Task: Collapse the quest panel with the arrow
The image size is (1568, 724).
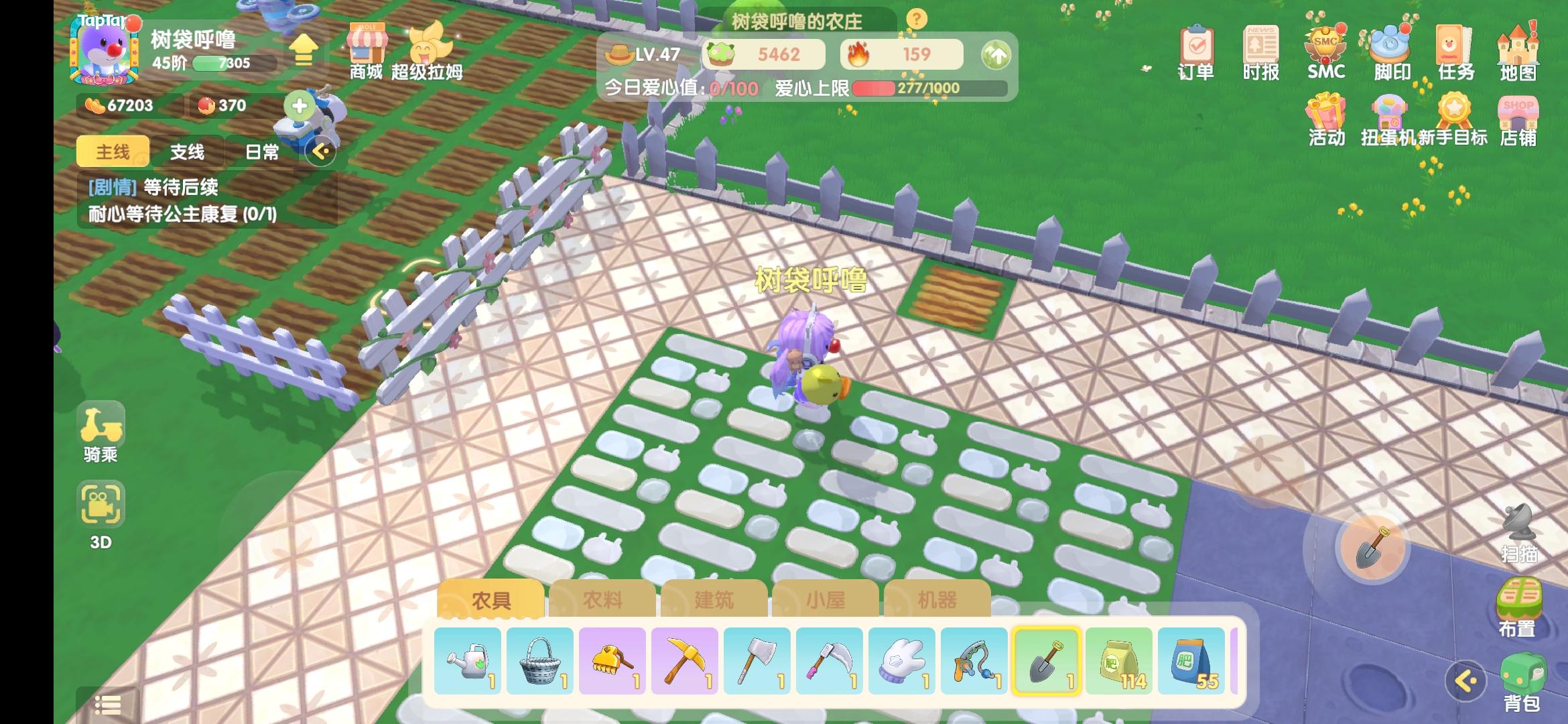Action: coord(321,152)
